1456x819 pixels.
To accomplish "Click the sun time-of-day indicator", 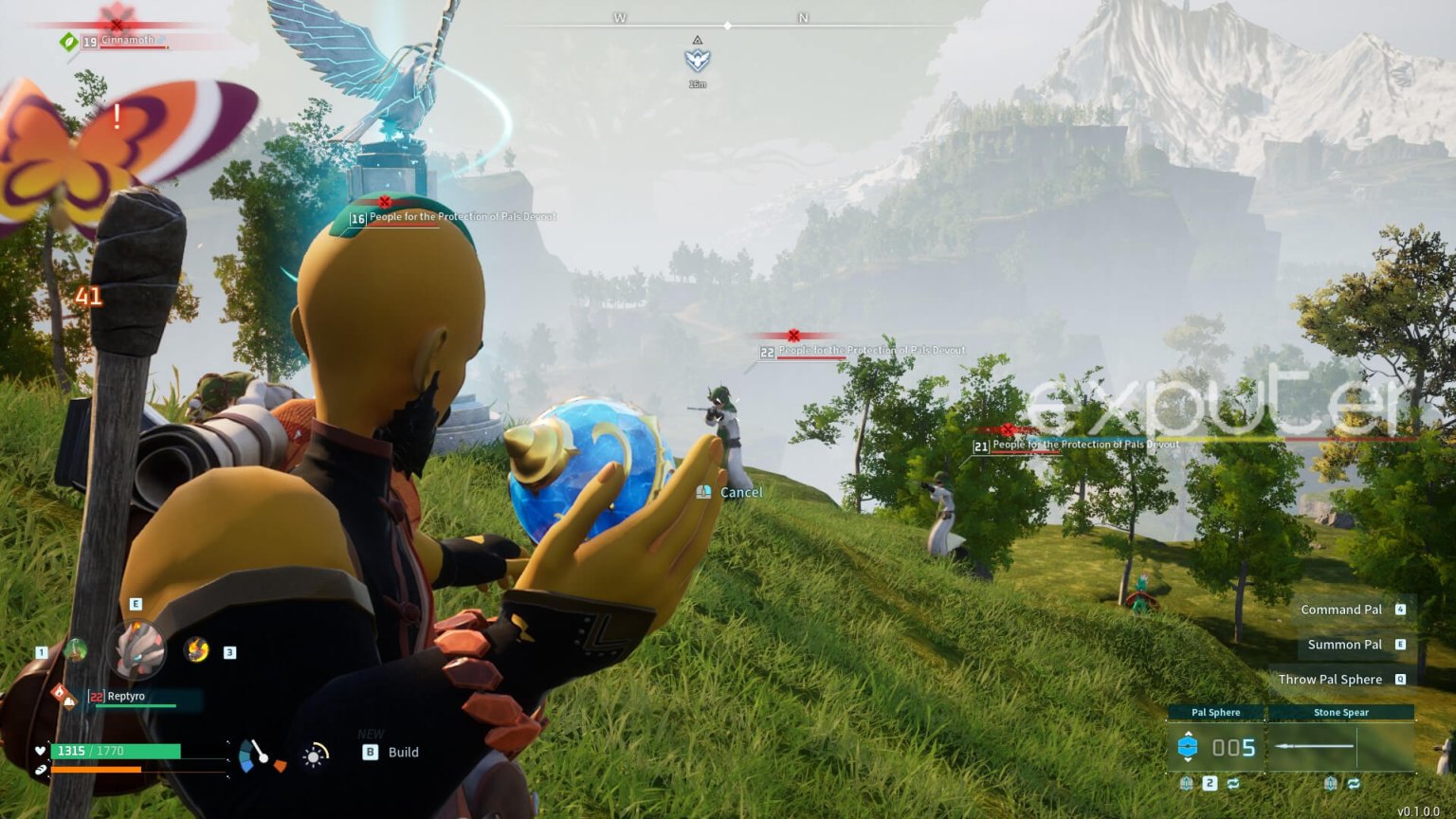I will [x=314, y=755].
